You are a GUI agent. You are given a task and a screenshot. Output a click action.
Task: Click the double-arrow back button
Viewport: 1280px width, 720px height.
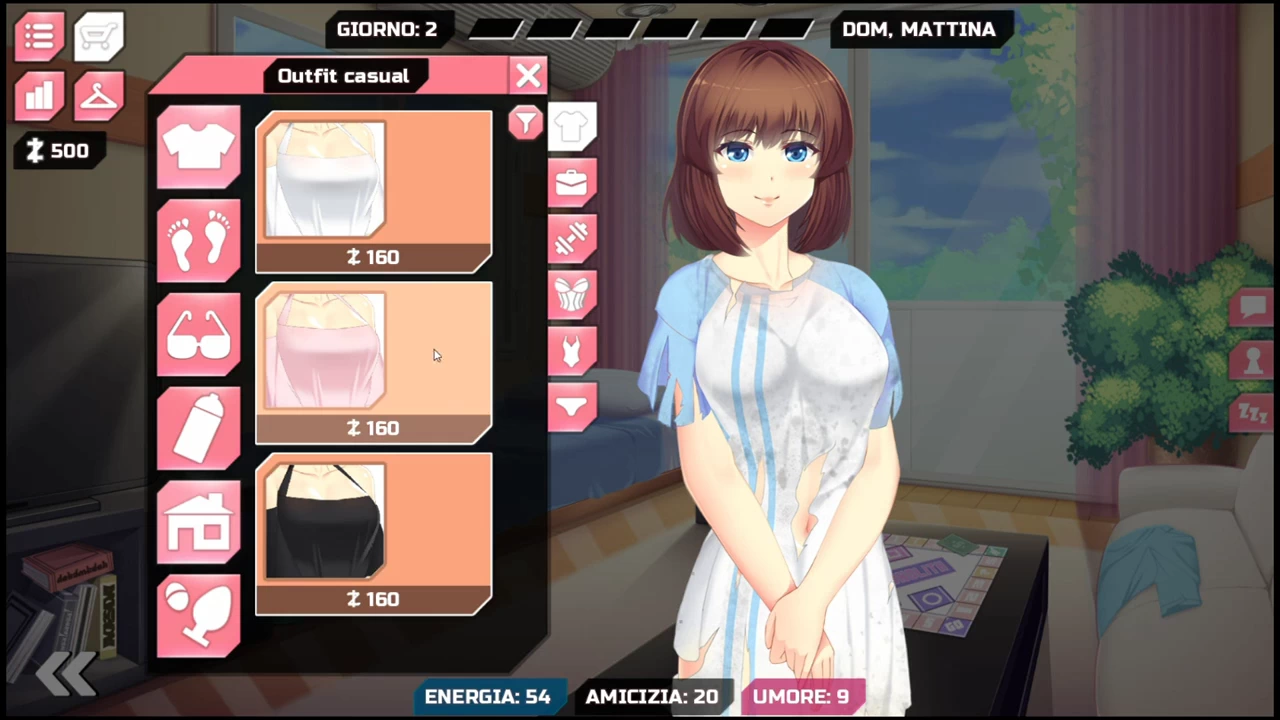(66, 673)
